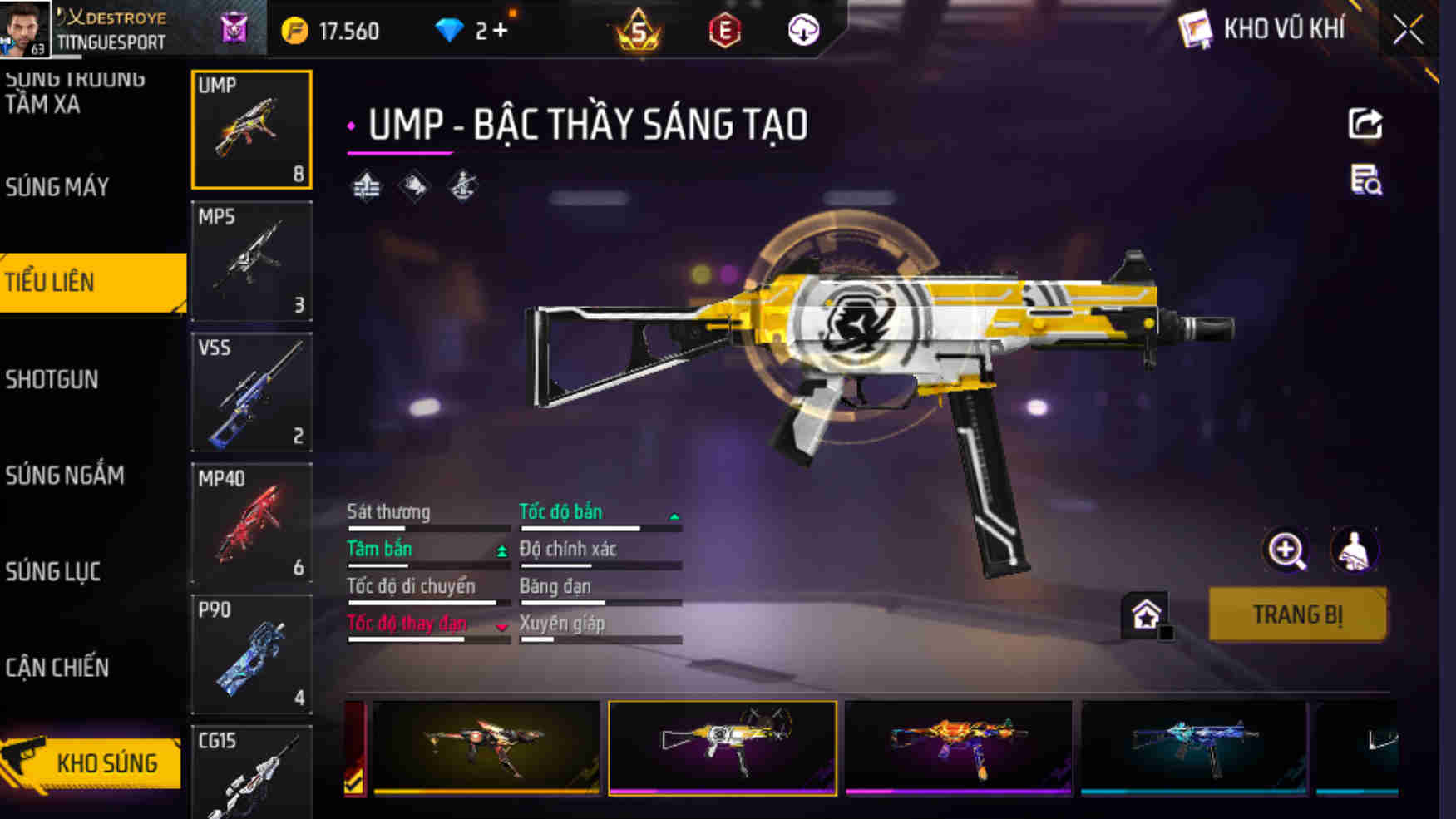Image resolution: width=1456 pixels, height=819 pixels.
Task: Preview the skin on the character icon
Action: click(1354, 550)
